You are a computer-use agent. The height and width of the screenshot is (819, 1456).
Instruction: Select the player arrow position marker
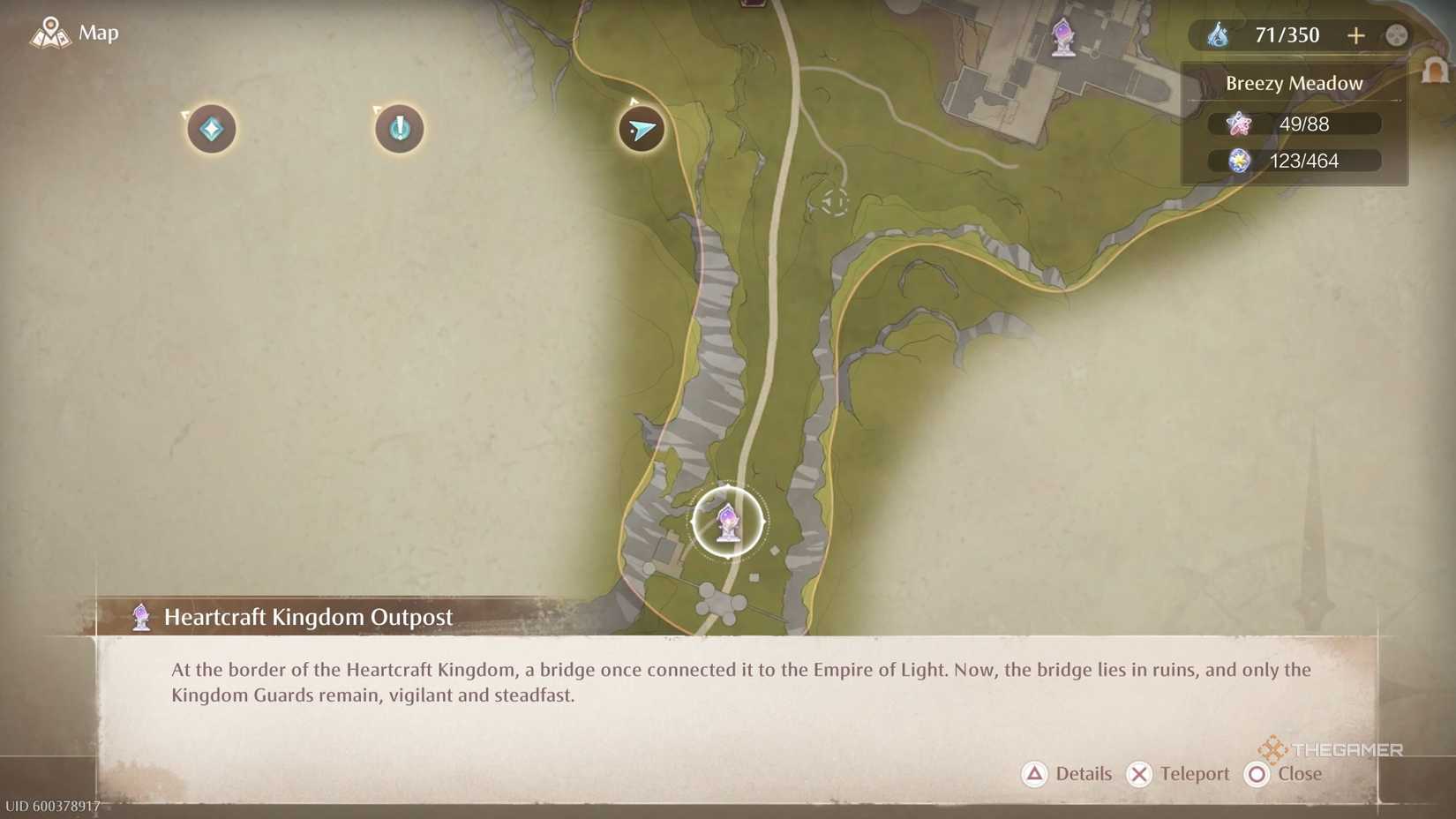click(x=642, y=129)
